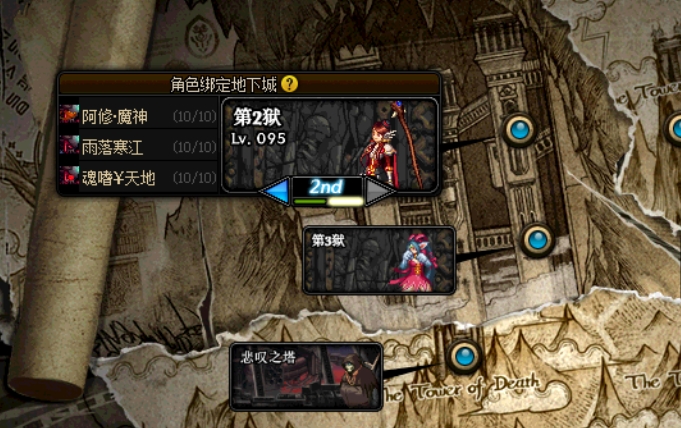Click the blue map node linked to 悲叹之塔
Image resolution: width=681 pixels, height=428 pixels.
[463, 355]
